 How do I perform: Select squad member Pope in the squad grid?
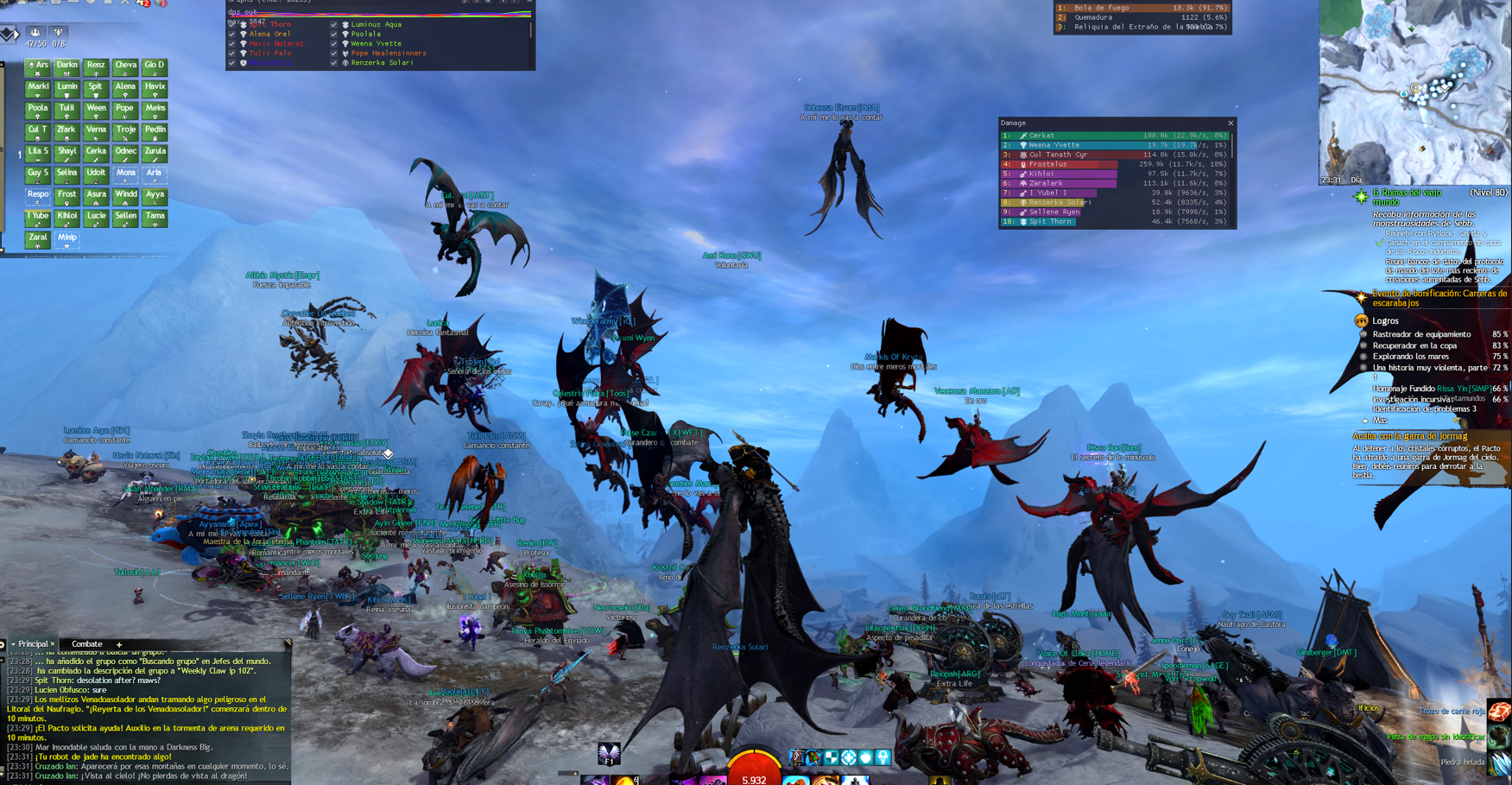[x=125, y=110]
